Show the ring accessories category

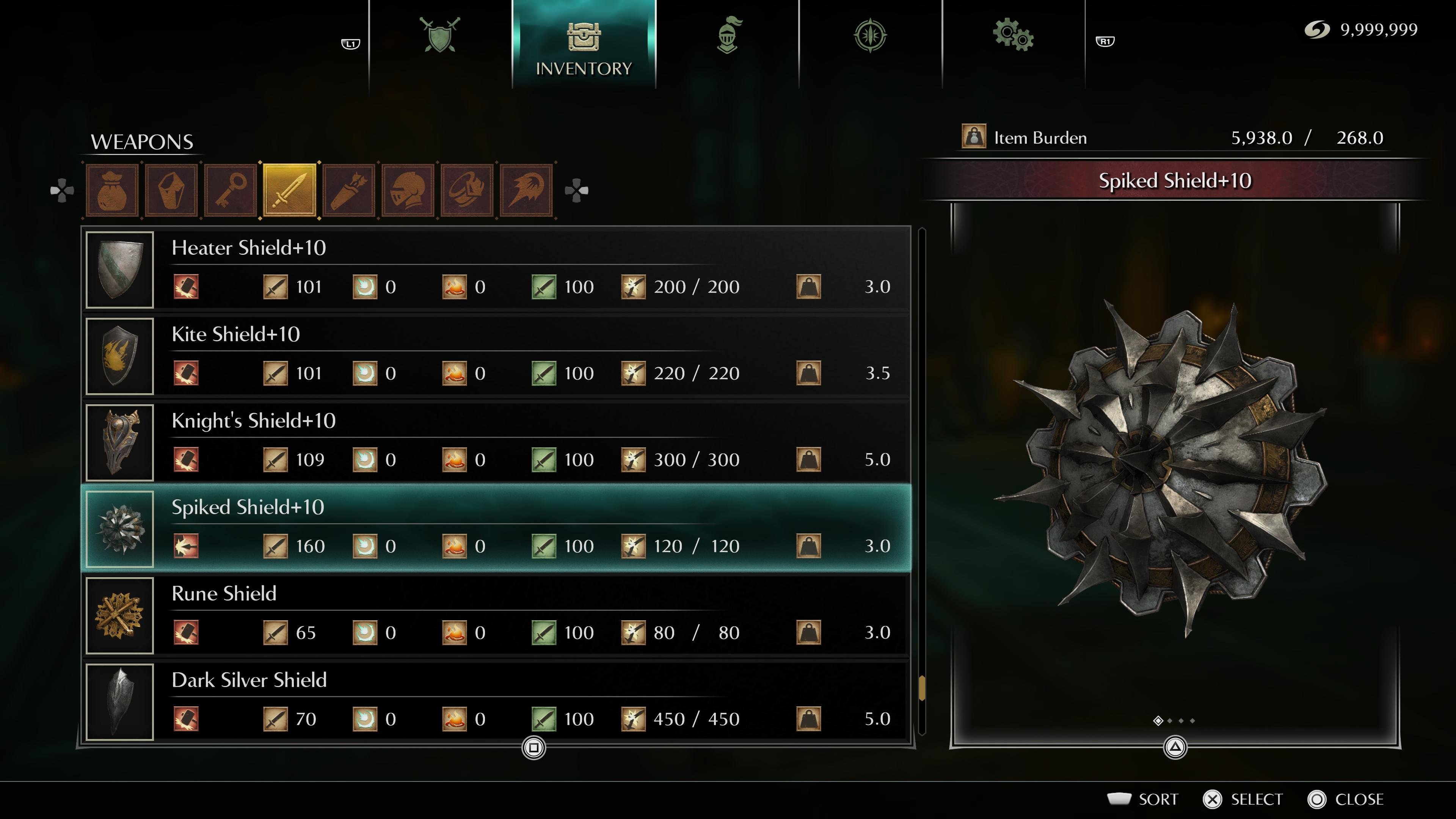pyautogui.click(x=468, y=190)
